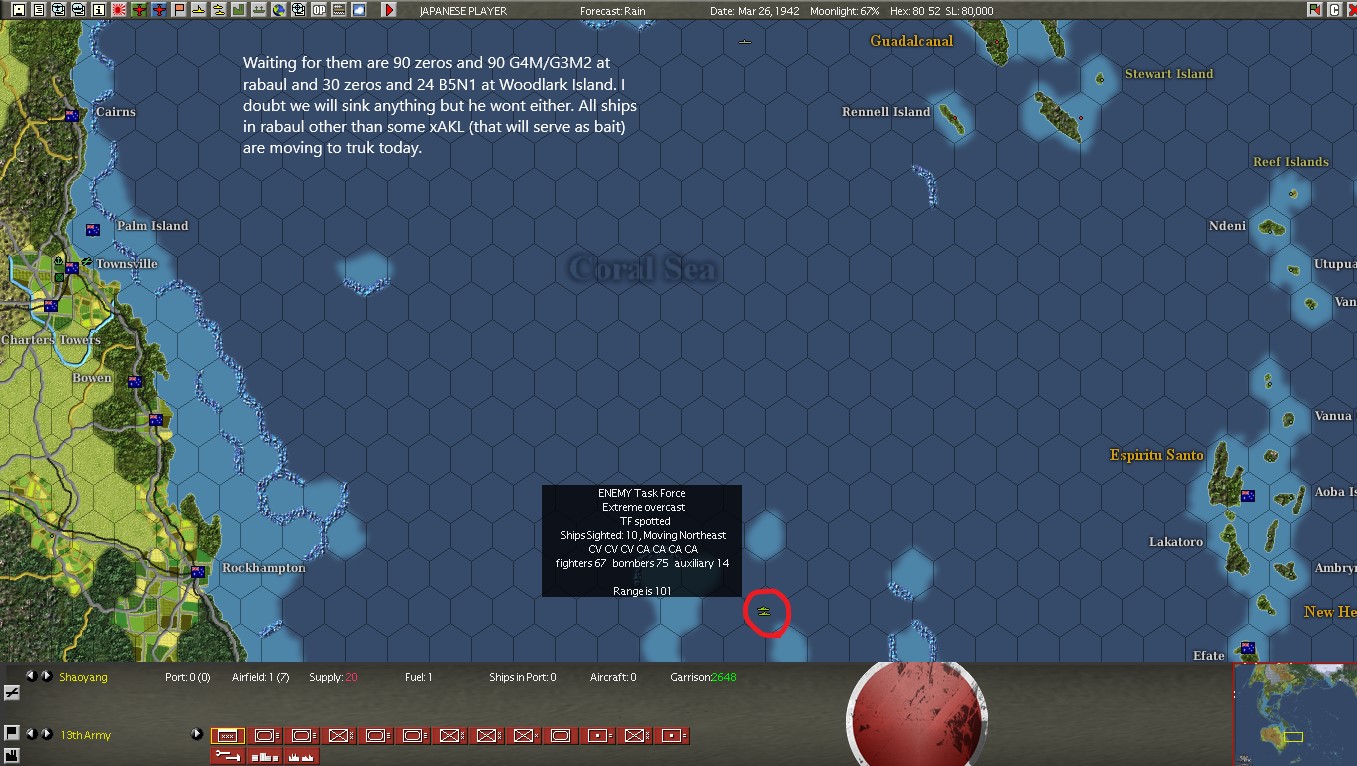Click the information 'i' toolbar icon
Screen dimensions: 1357x766
[98, 10]
